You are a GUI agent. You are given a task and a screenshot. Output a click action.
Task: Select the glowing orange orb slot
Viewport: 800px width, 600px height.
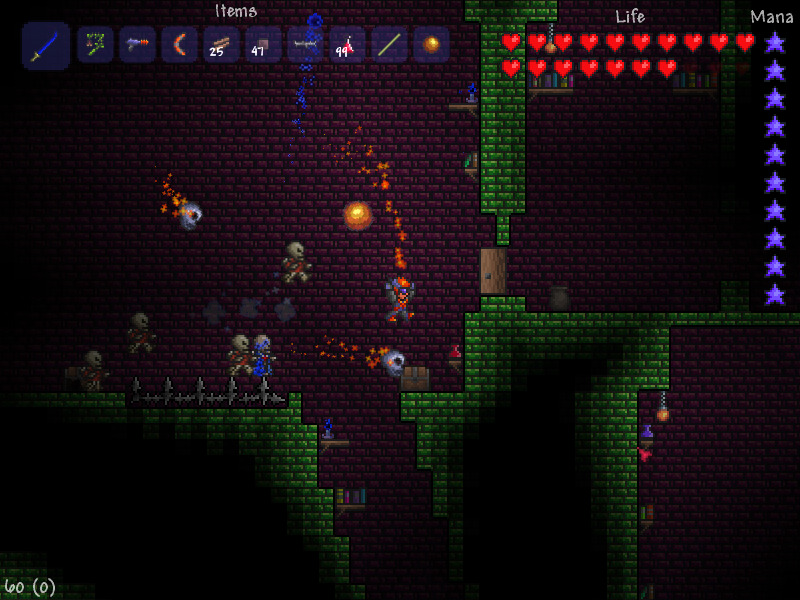(432, 45)
